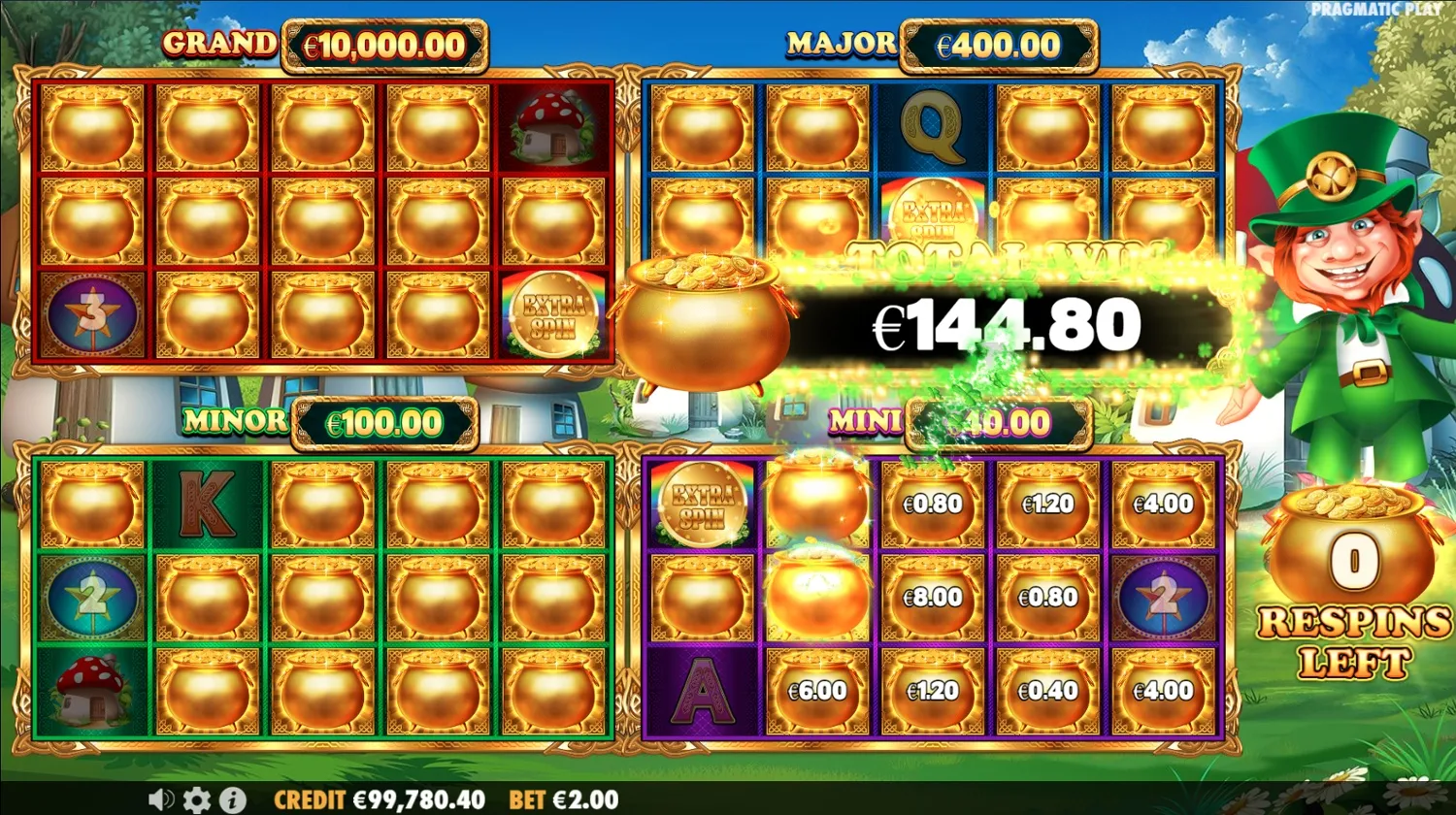Mute the game audio via the speaker icon

pyautogui.click(x=160, y=800)
